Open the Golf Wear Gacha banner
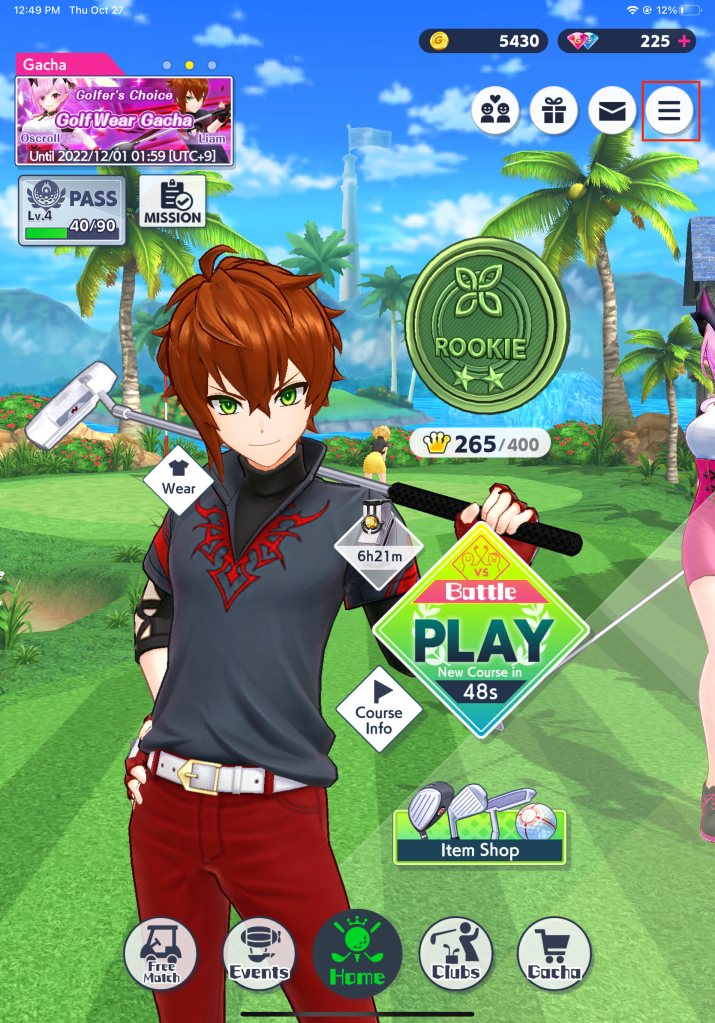Screen dimensions: 715x1023 [124, 120]
